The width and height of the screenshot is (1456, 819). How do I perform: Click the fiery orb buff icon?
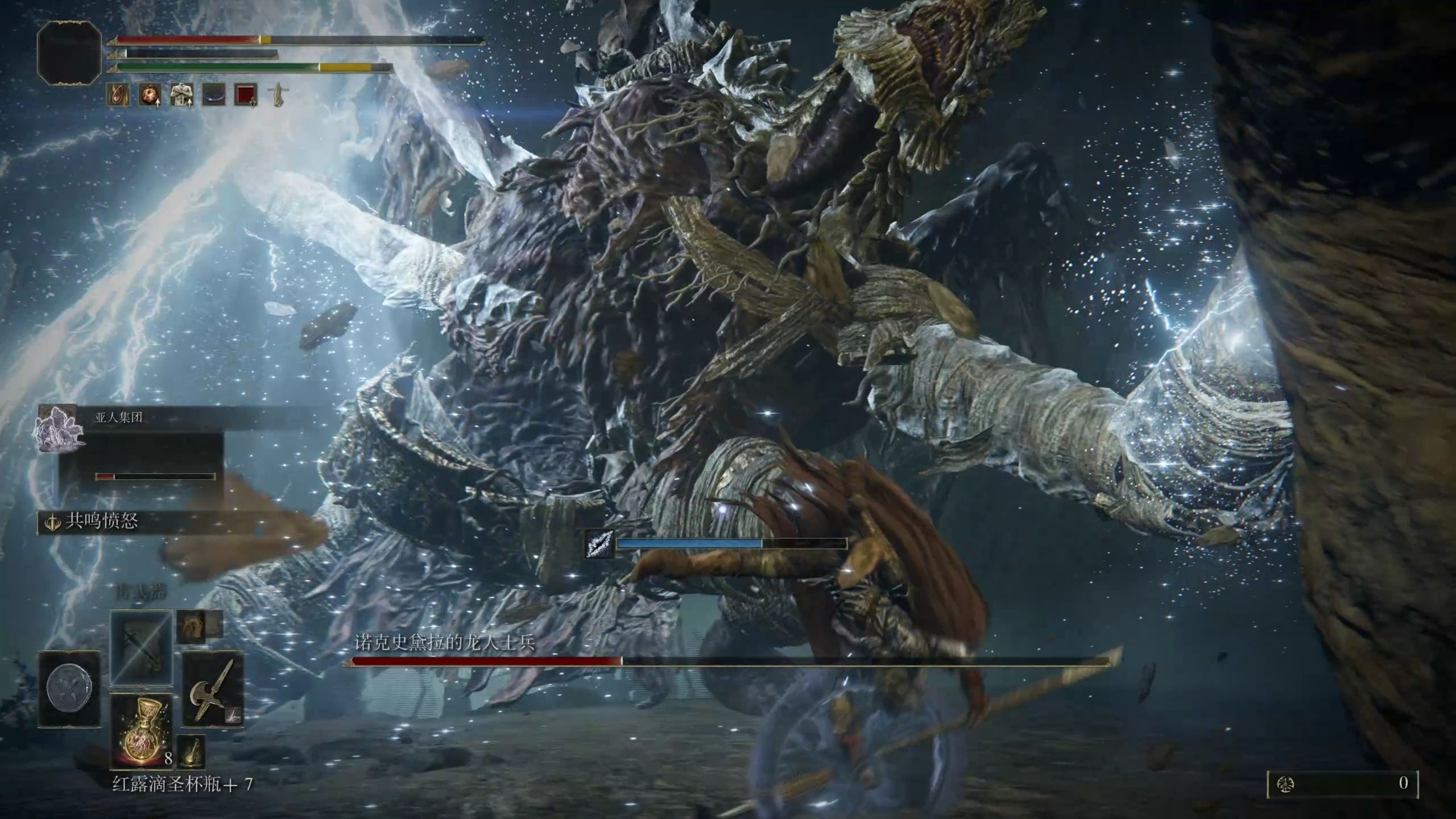[148, 95]
